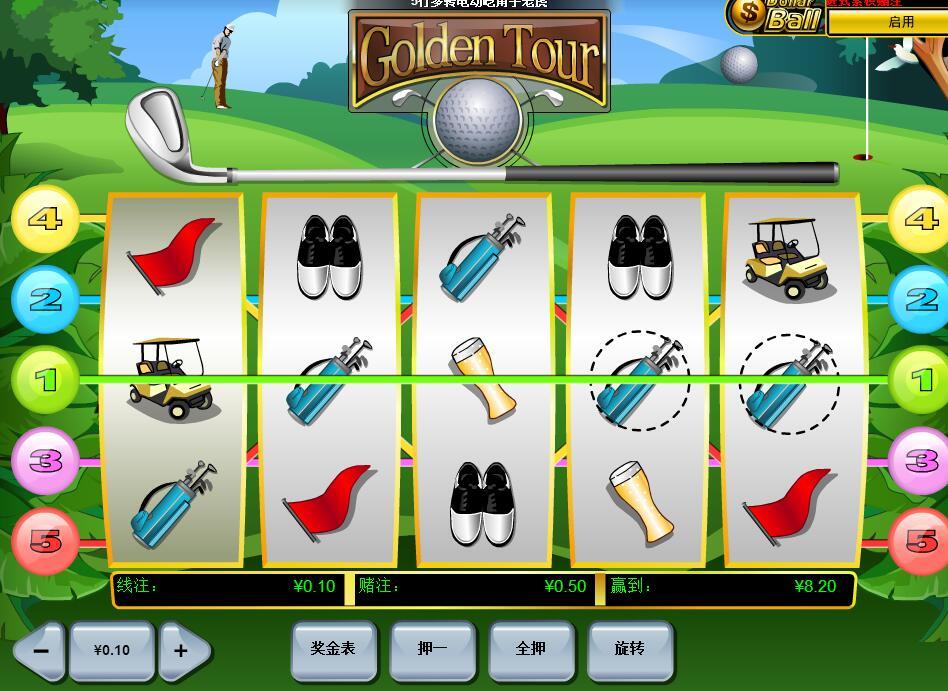Image resolution: width=948 pixels, height=691 pixels.
Task: Open the 奖金表 paytable
Action: (x=333, y=649)
